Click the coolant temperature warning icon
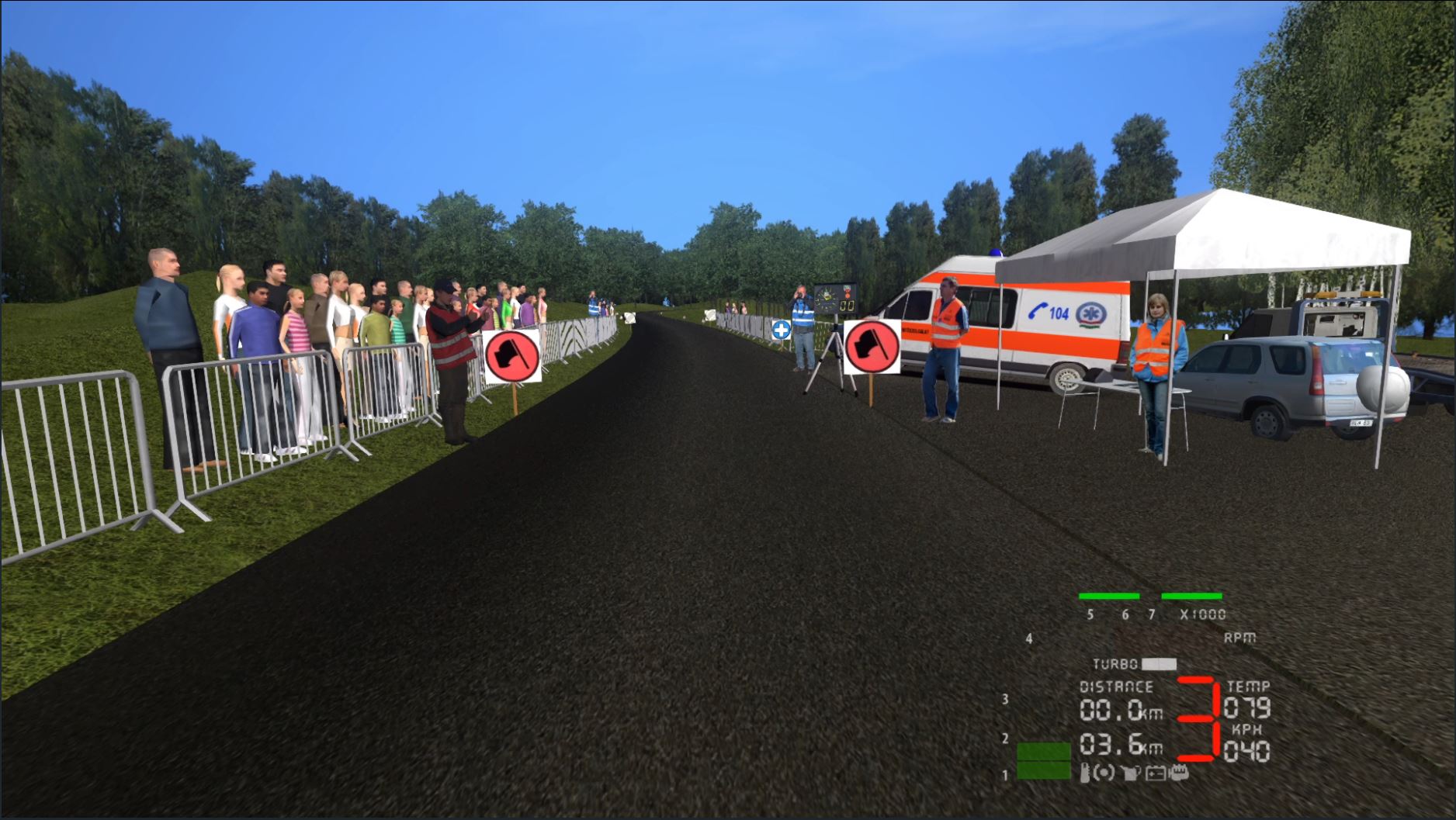 coord(1085,773)
